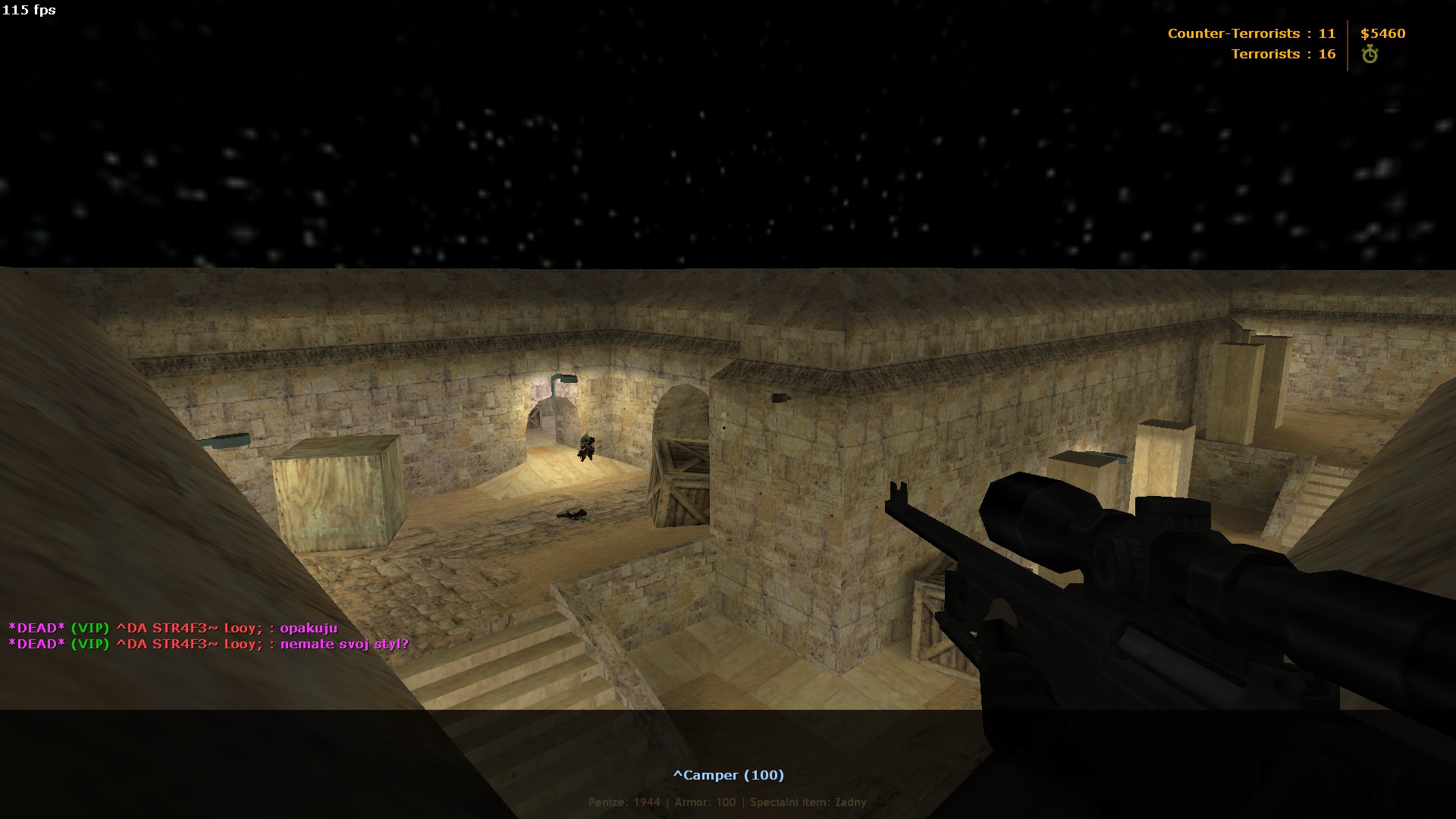
Task: Select the "nemate svoj styl?" chat line
Action: pos(344,645)
